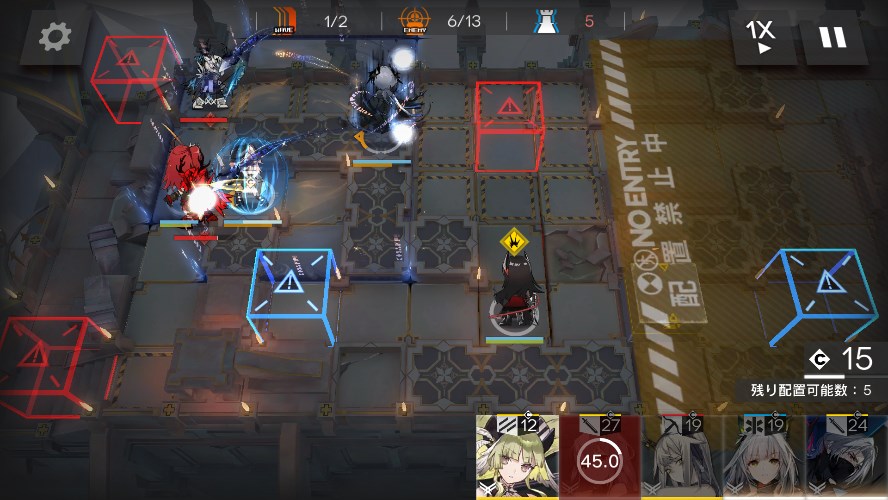Select the masked operator card costing 24
Screen dimensions: 888x500
[x=847, y=458]
